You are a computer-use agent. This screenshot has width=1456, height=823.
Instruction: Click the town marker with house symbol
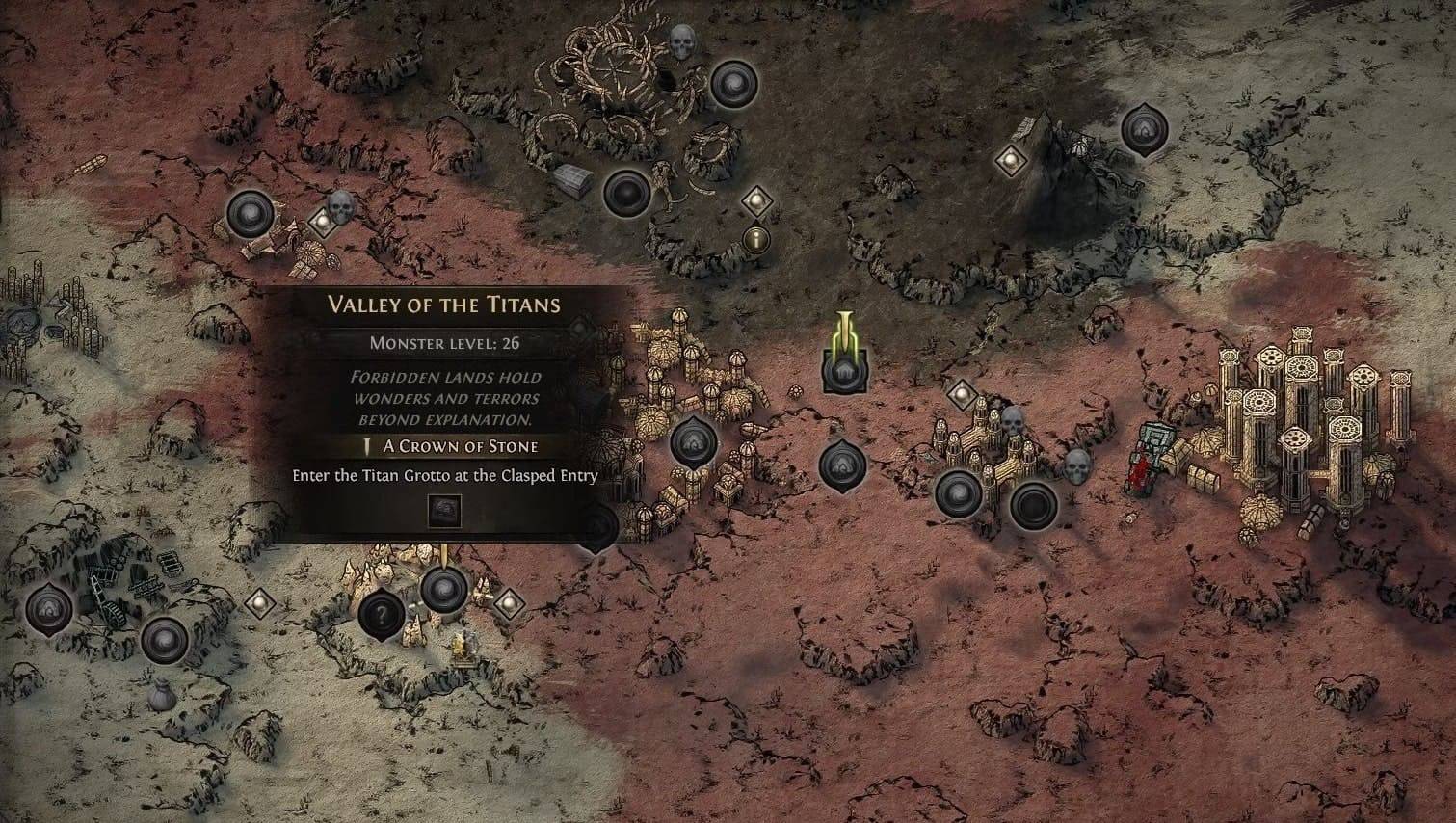pyautogui.click(x=845, y=369)
